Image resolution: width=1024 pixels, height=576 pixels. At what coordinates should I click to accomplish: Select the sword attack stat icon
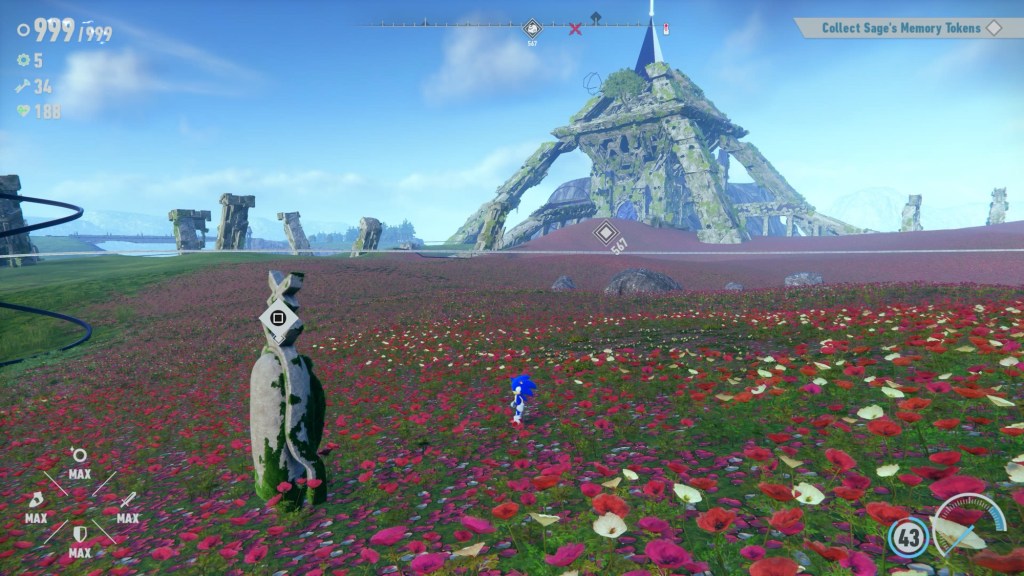pyautogui.click(x=127, y=500)
